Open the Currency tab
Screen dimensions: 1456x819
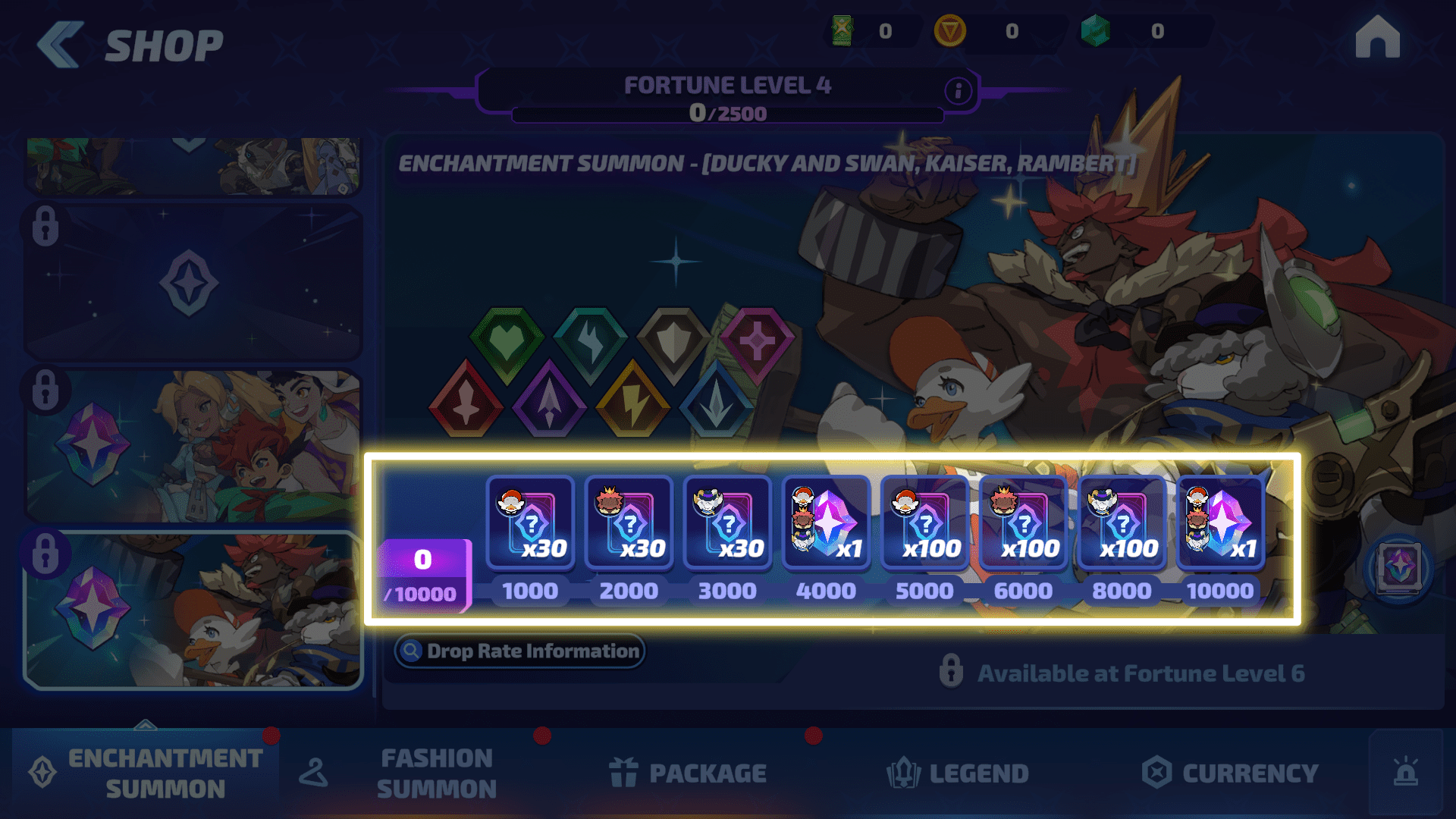click(x=1230, y=773)
